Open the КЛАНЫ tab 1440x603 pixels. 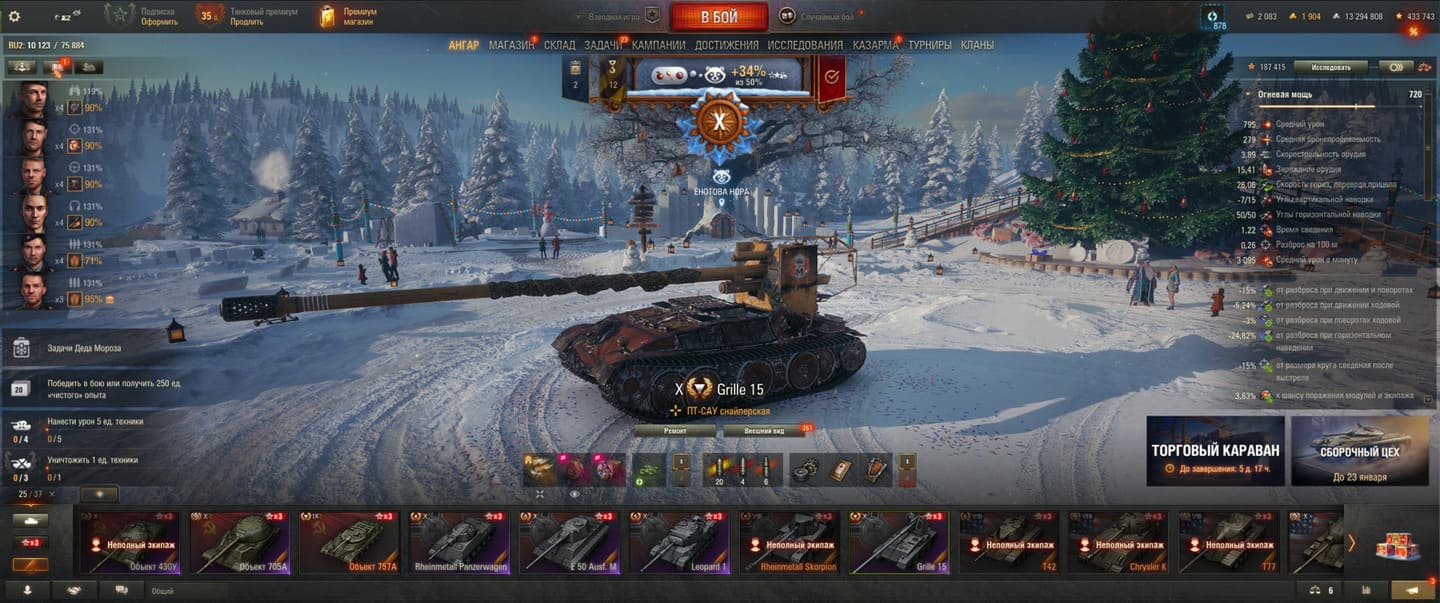tap(977, 45)
